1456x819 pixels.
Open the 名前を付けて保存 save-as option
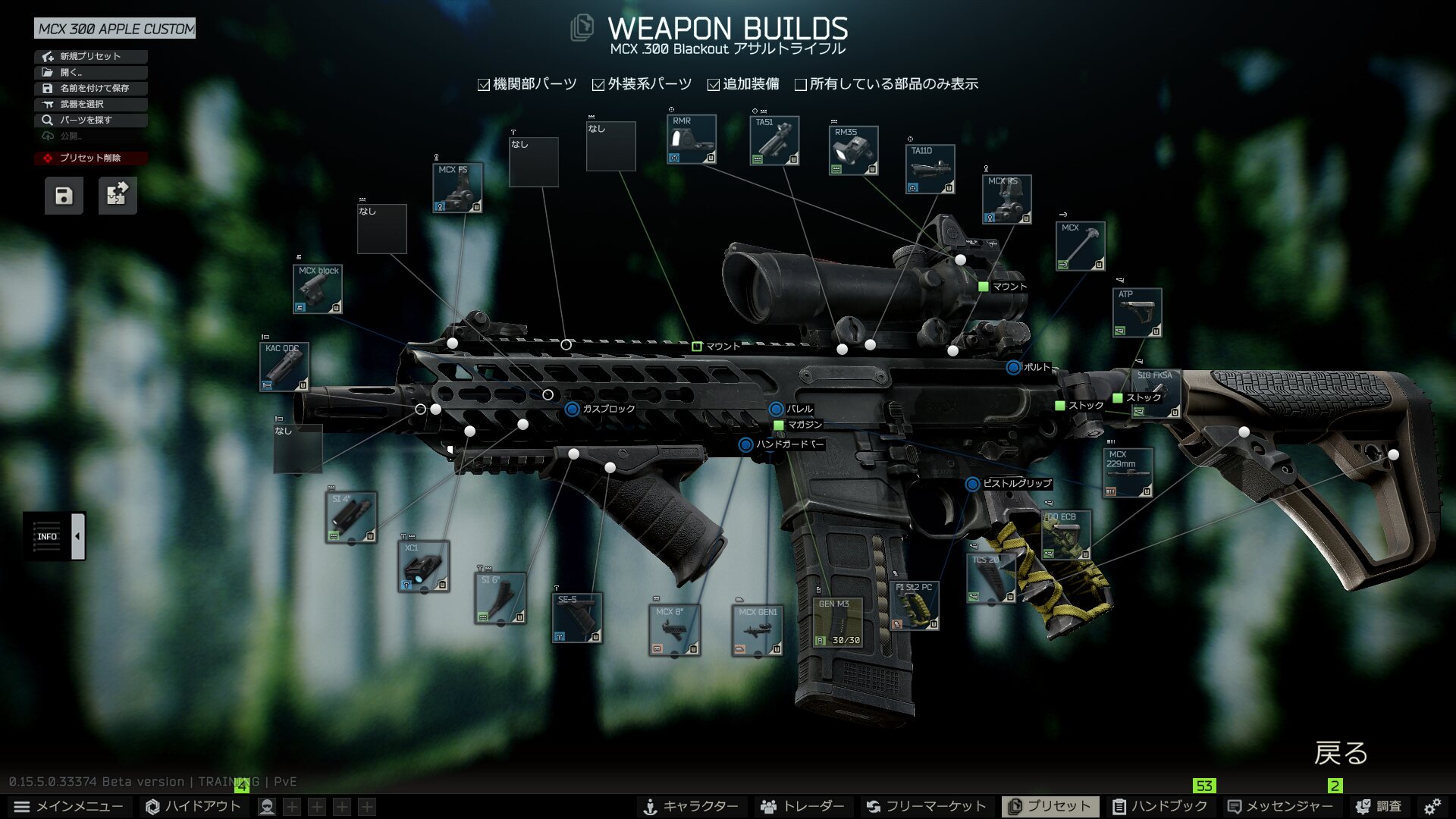(90, 88)
